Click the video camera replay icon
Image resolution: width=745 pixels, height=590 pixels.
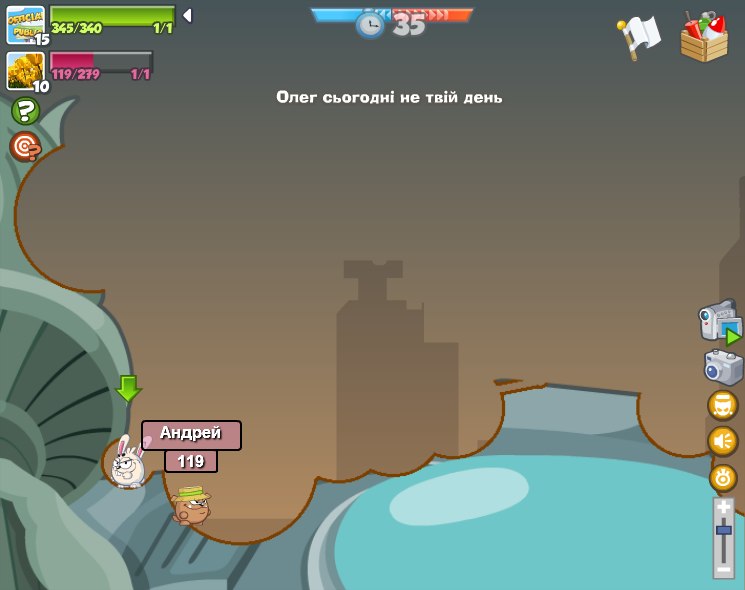tap(719, 323)
